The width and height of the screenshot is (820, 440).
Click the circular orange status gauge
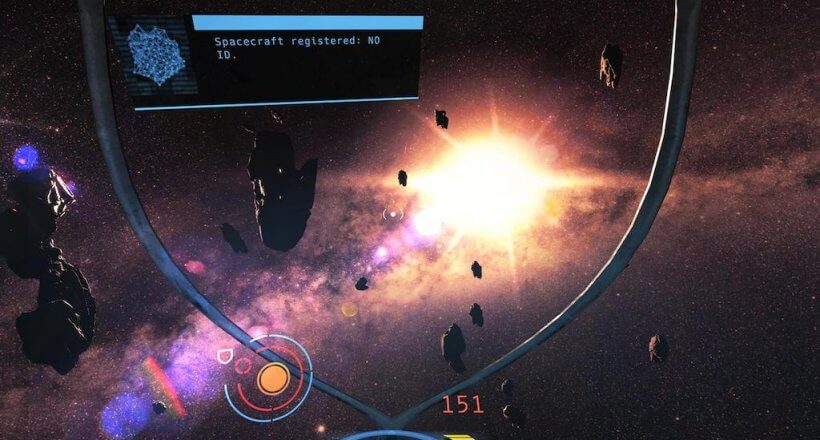coord(273,378)
